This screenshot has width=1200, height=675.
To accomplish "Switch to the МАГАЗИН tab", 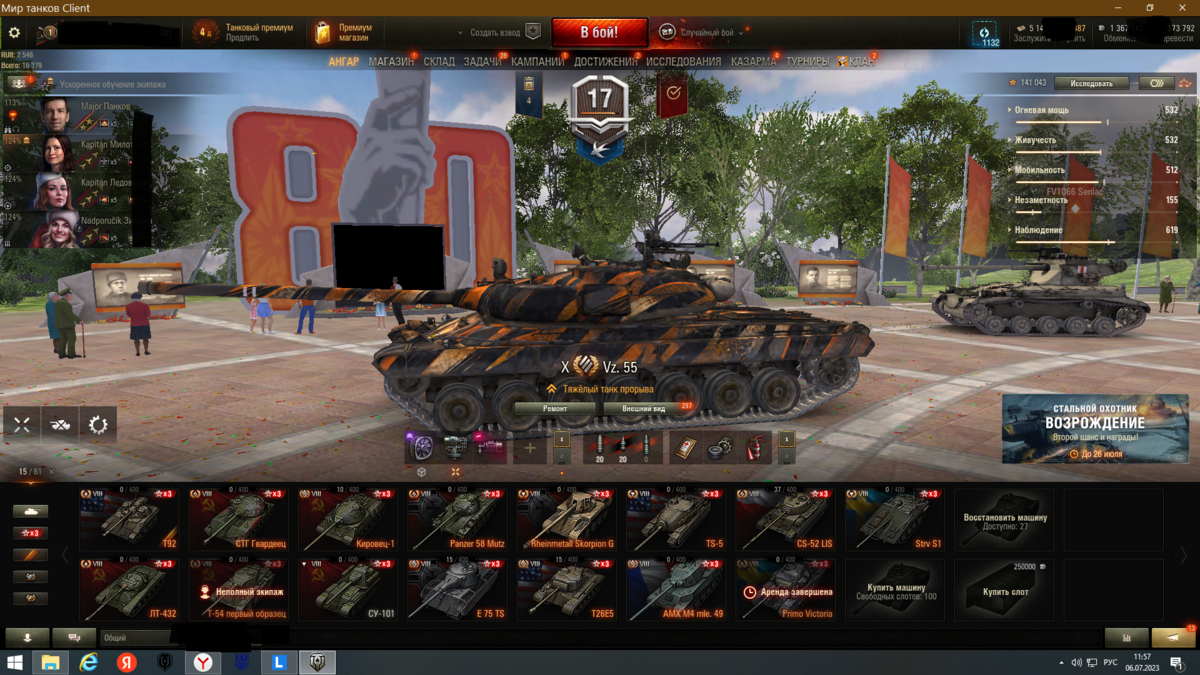I will coord(390,62).
